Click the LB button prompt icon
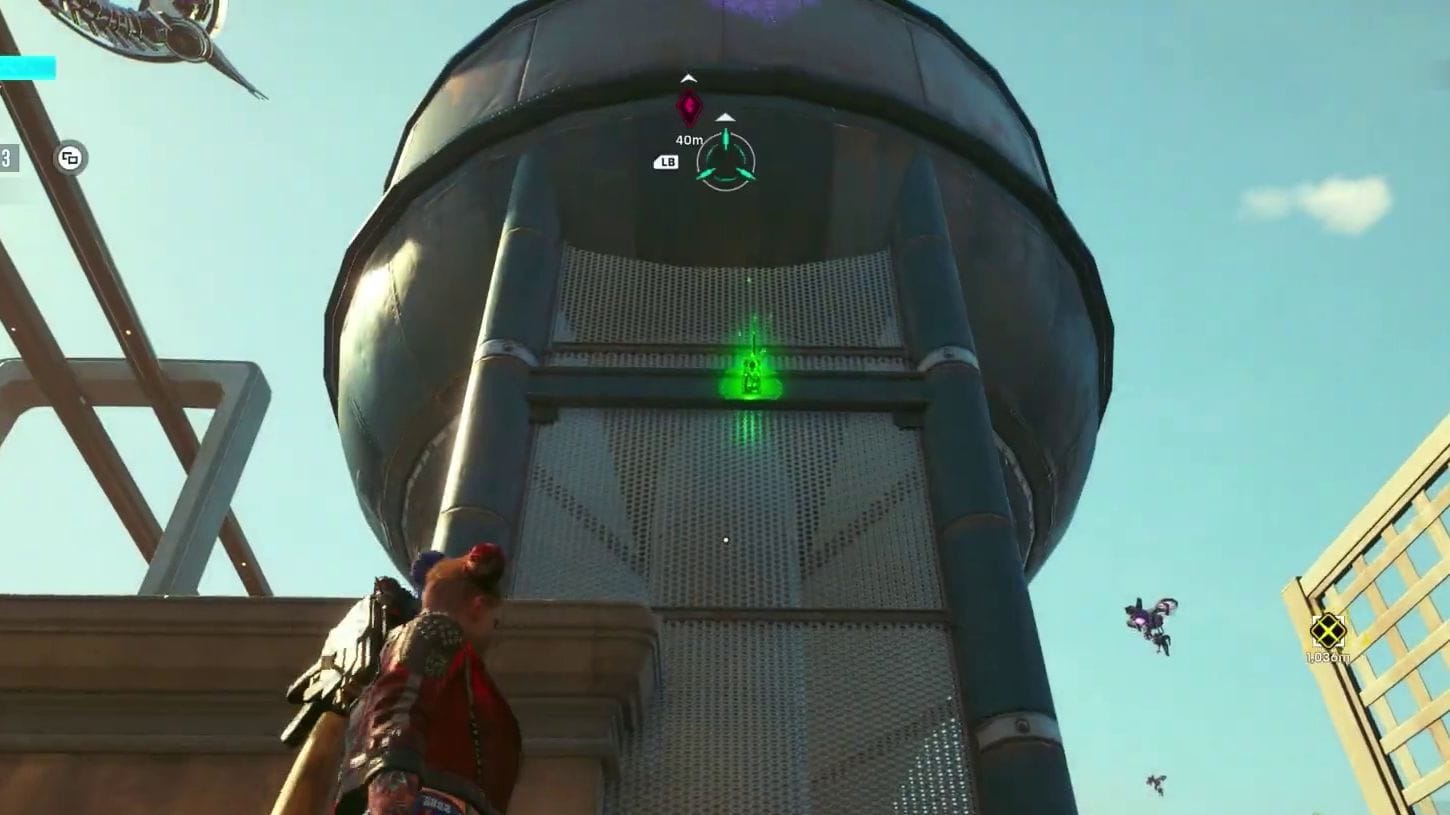The image size is (1450, 815). (x=667, y=161)
